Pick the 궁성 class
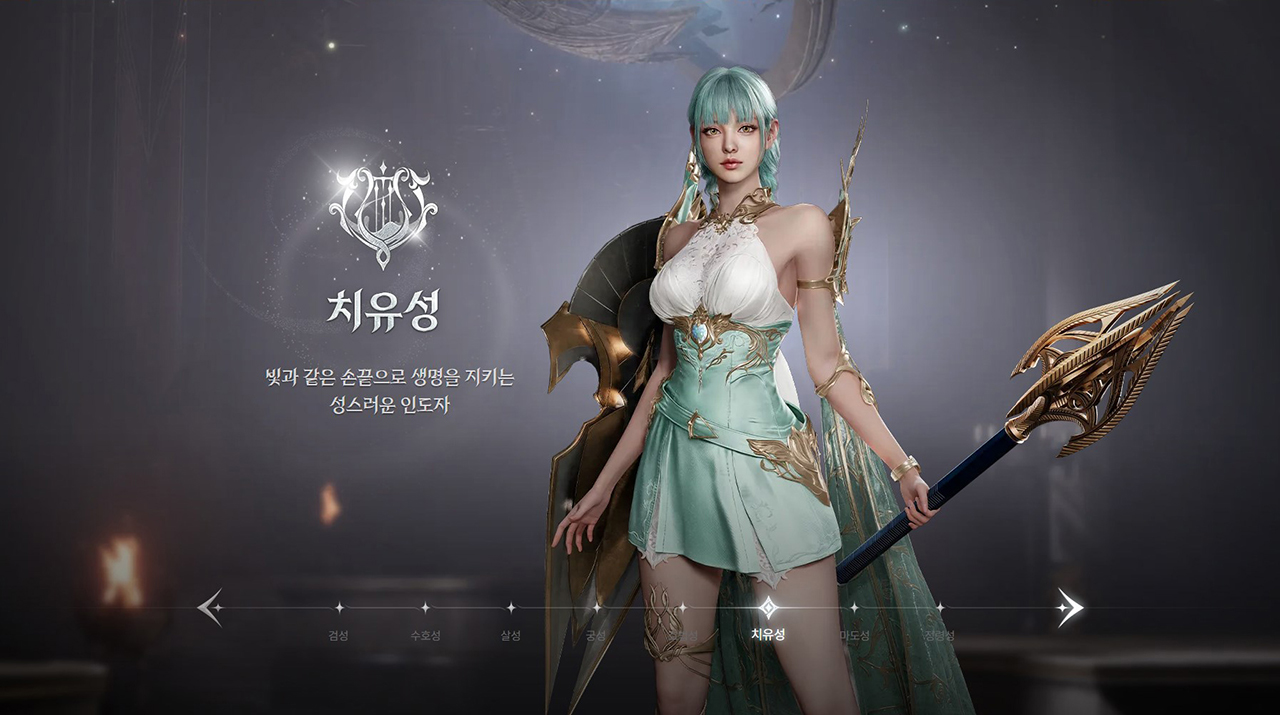Image resolution: width=1280 pixels, height=715 pixels. tap(596, 608)
